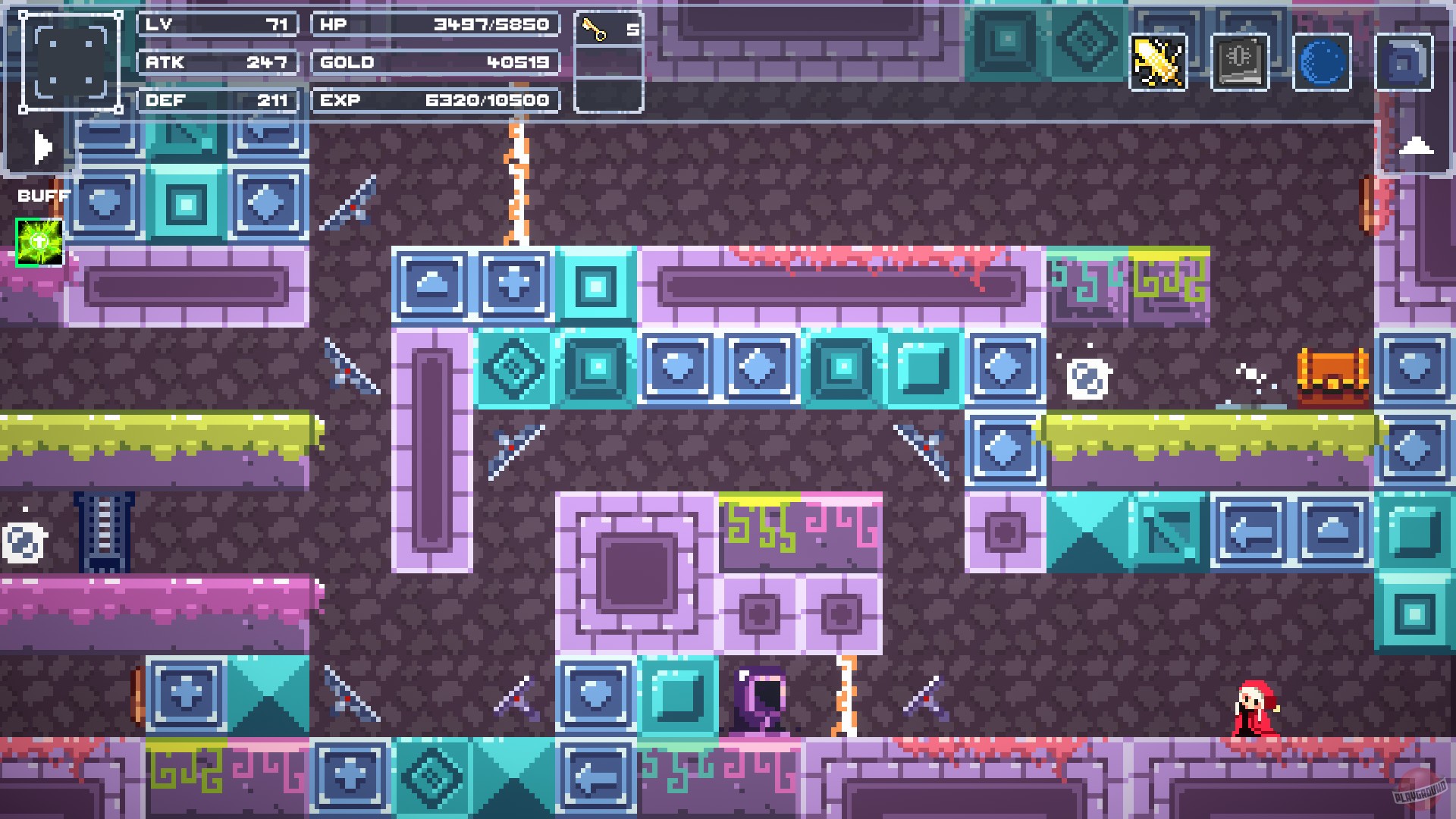The height and width of the screenshot is (819, 1456).
Task: Open the grey spellbook icon in the top-right toolbar
Action: [1241, 62]
